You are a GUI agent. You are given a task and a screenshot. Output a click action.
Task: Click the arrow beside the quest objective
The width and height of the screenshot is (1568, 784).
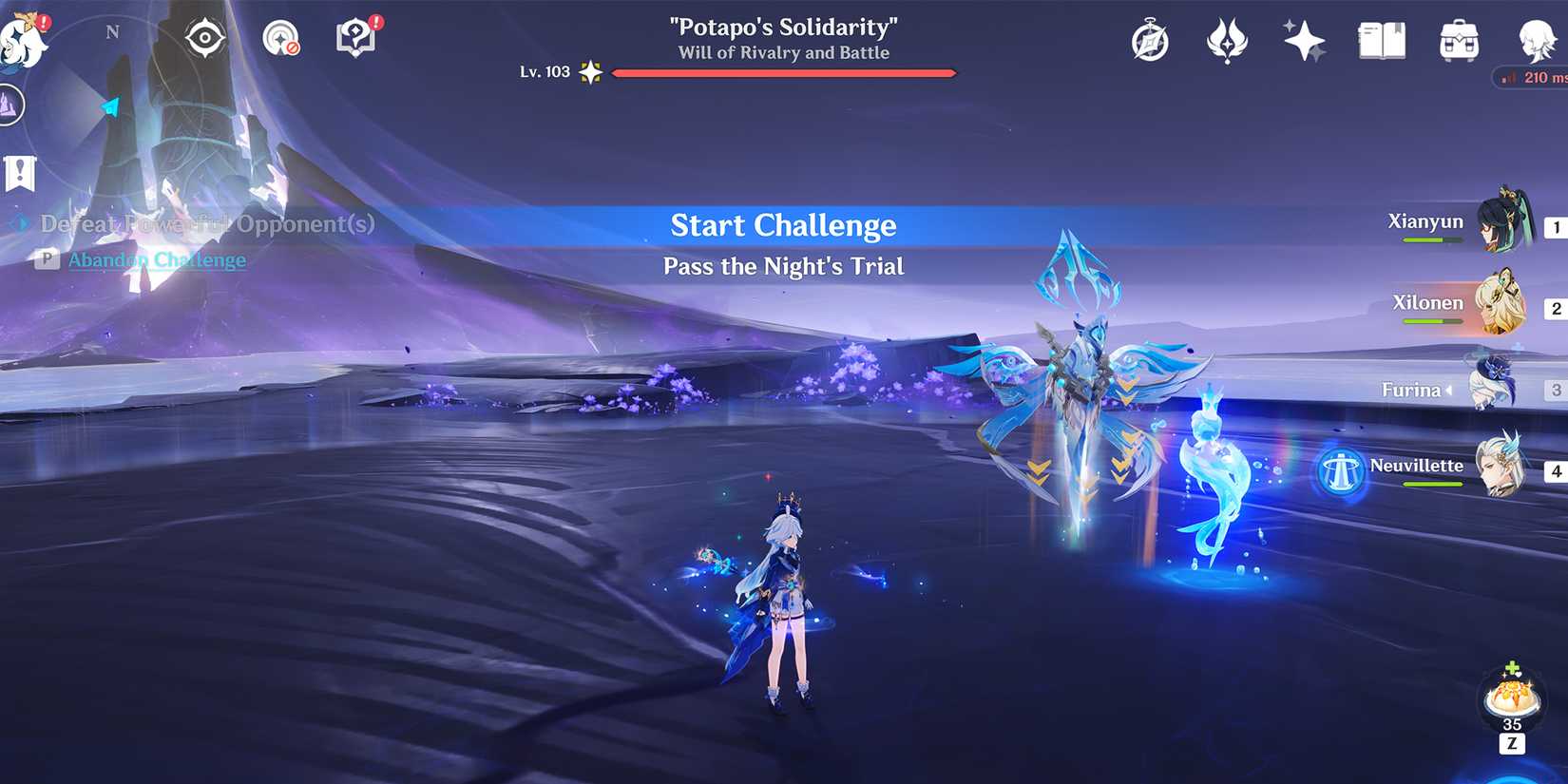[16, 224]
